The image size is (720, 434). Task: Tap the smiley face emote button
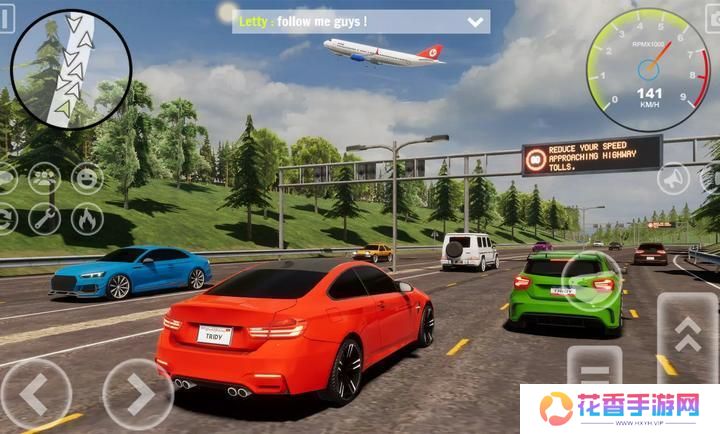pos(87,179)
